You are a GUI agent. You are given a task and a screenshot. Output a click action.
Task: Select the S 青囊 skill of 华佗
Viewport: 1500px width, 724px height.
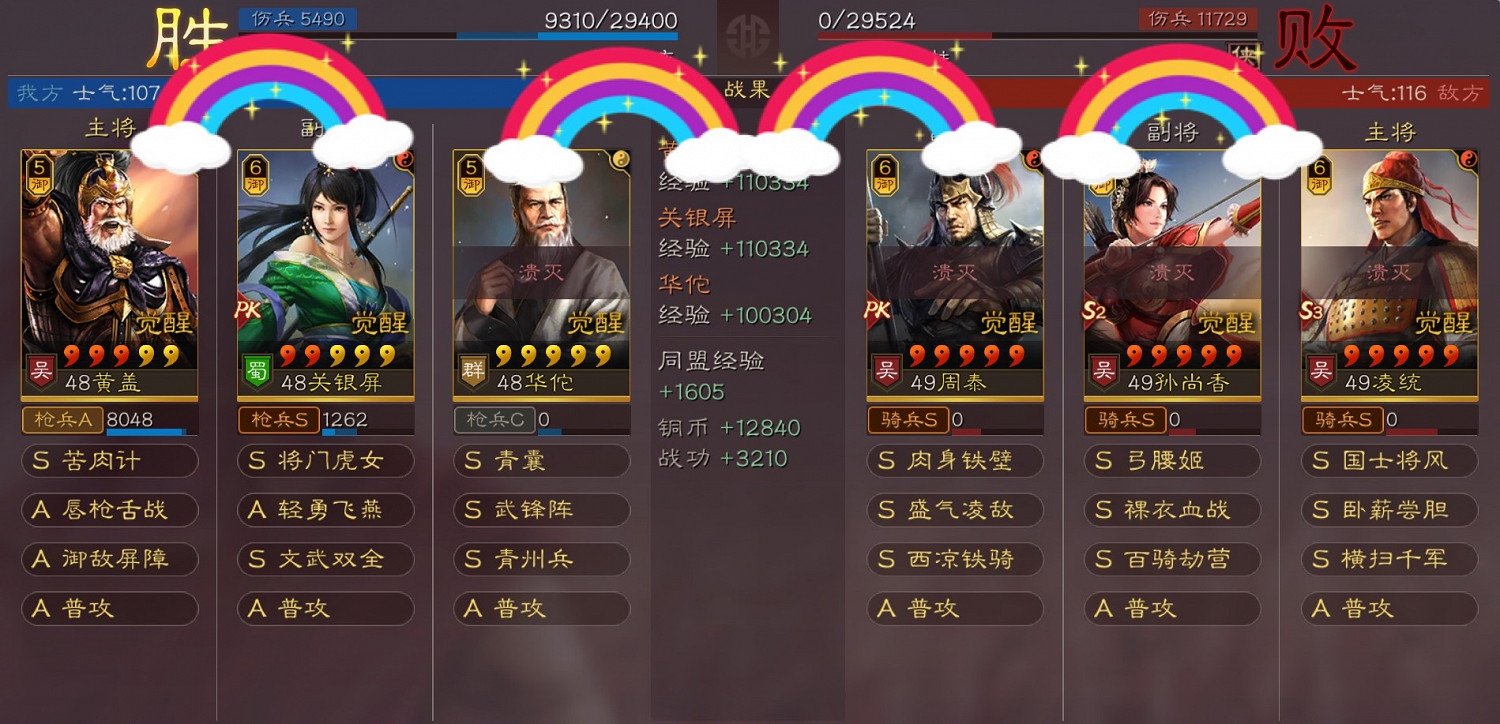click(540, 461)
